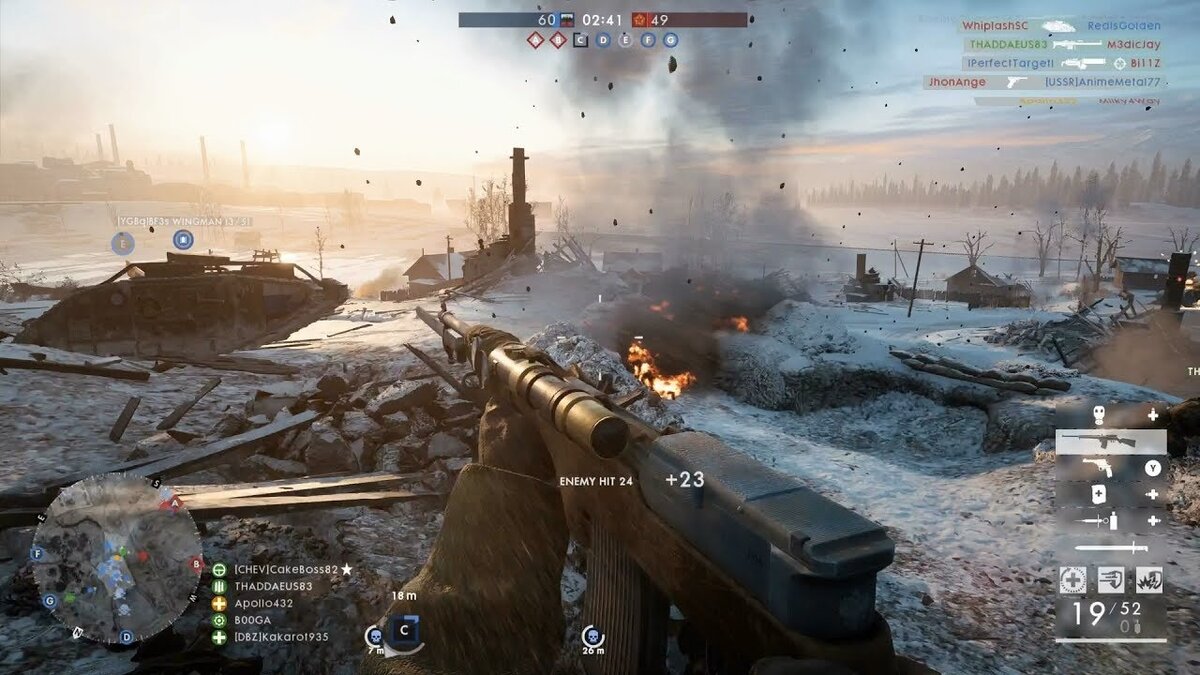Choose objective D flag in top bar

point(603,40)
